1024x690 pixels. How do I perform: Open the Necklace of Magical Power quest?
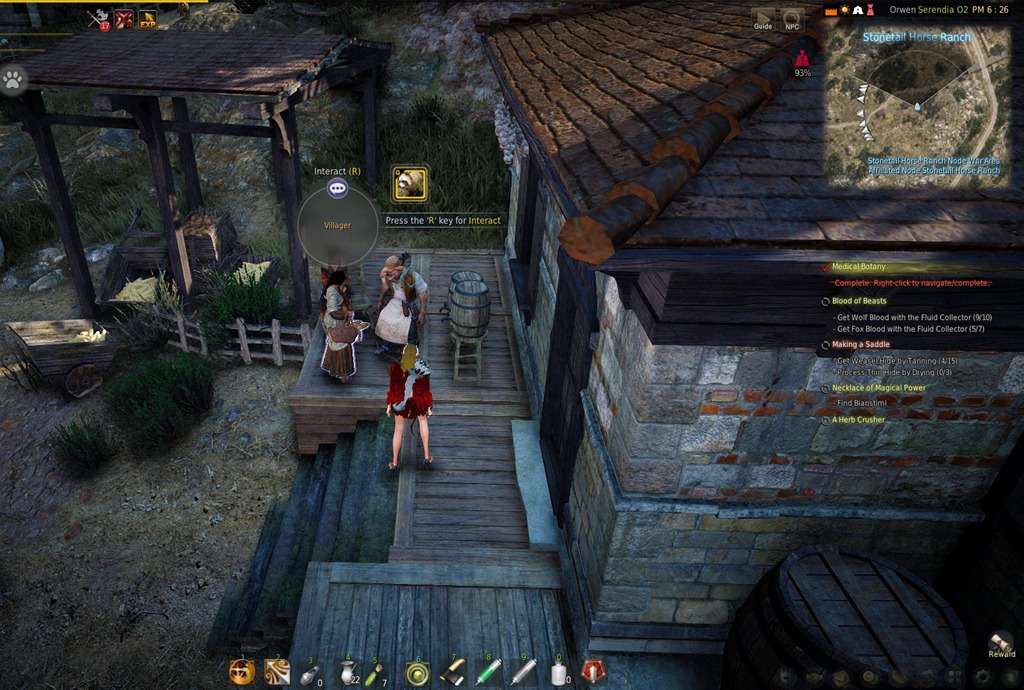click(x=878, y=388)
